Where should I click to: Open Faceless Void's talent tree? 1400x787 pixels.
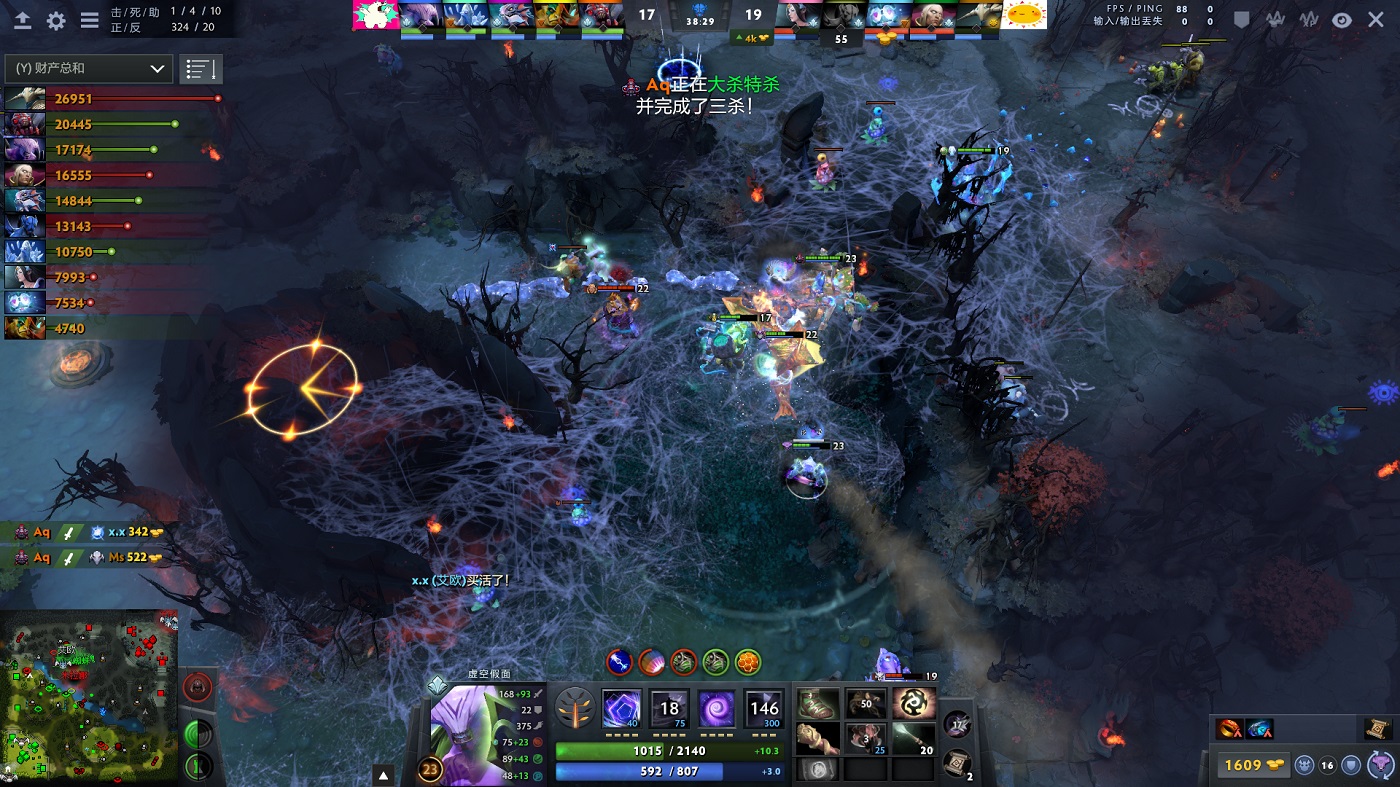pyautogui.click(x=572, y=710)
